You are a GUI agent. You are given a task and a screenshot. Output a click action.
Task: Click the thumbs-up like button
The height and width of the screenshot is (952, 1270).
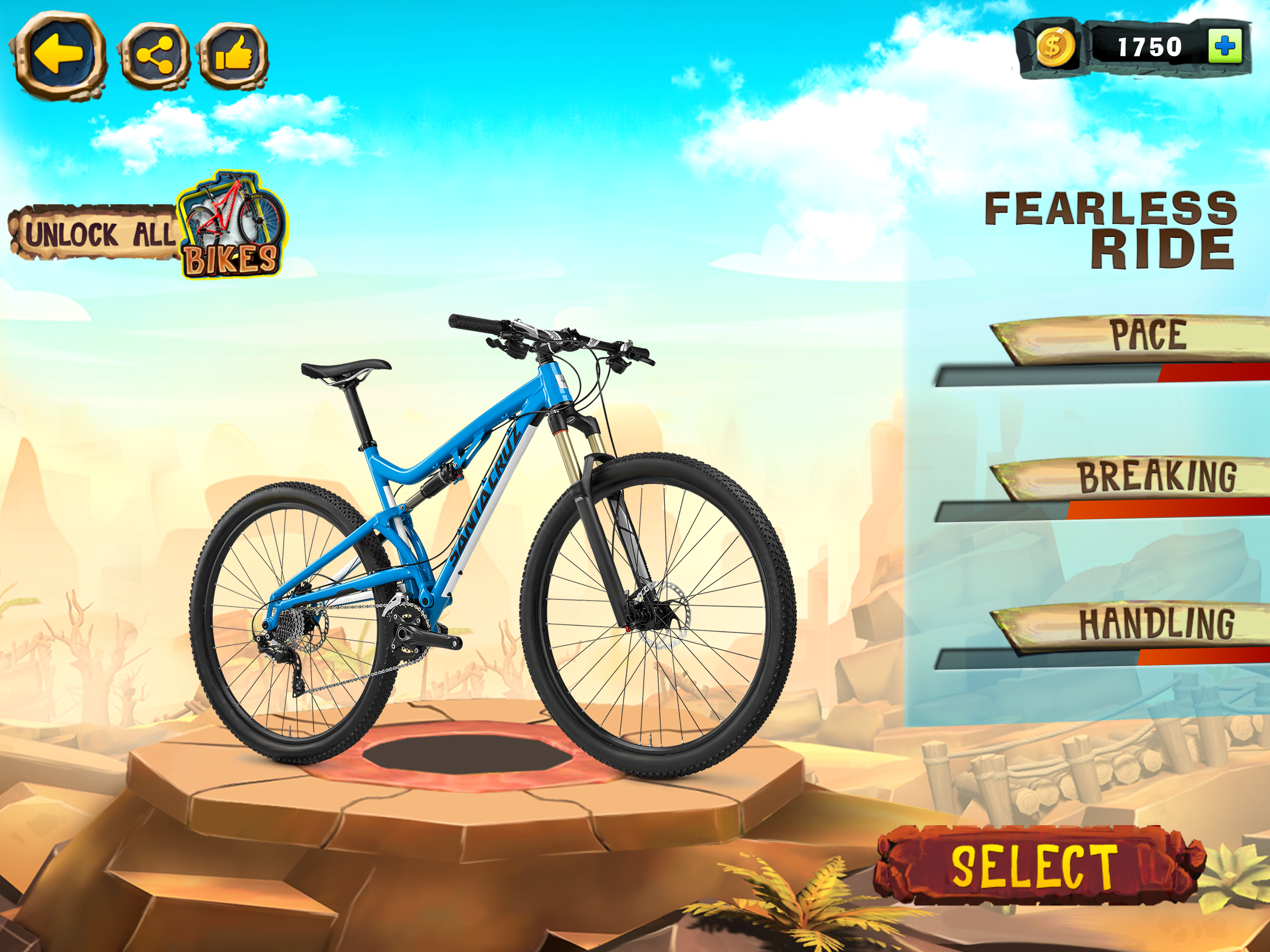pyautogui.click(x=233, y=55)
